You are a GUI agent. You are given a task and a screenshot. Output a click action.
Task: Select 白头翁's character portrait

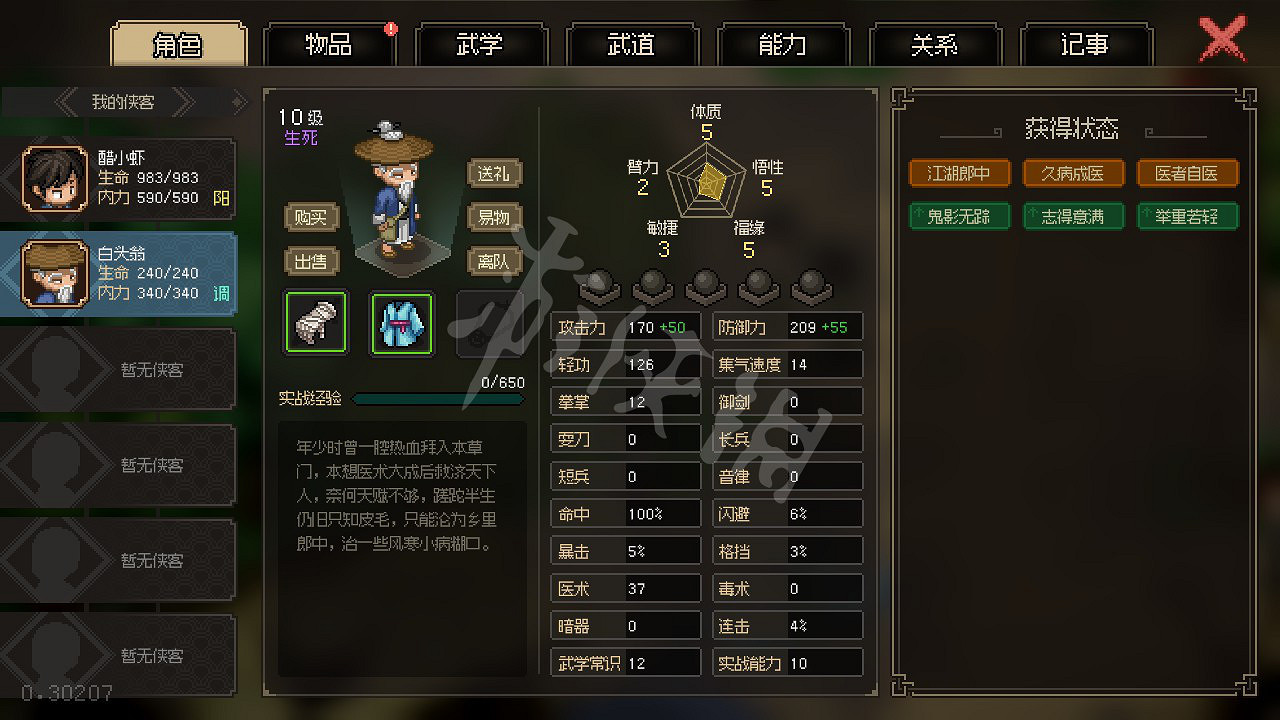[x=54, y=272]
